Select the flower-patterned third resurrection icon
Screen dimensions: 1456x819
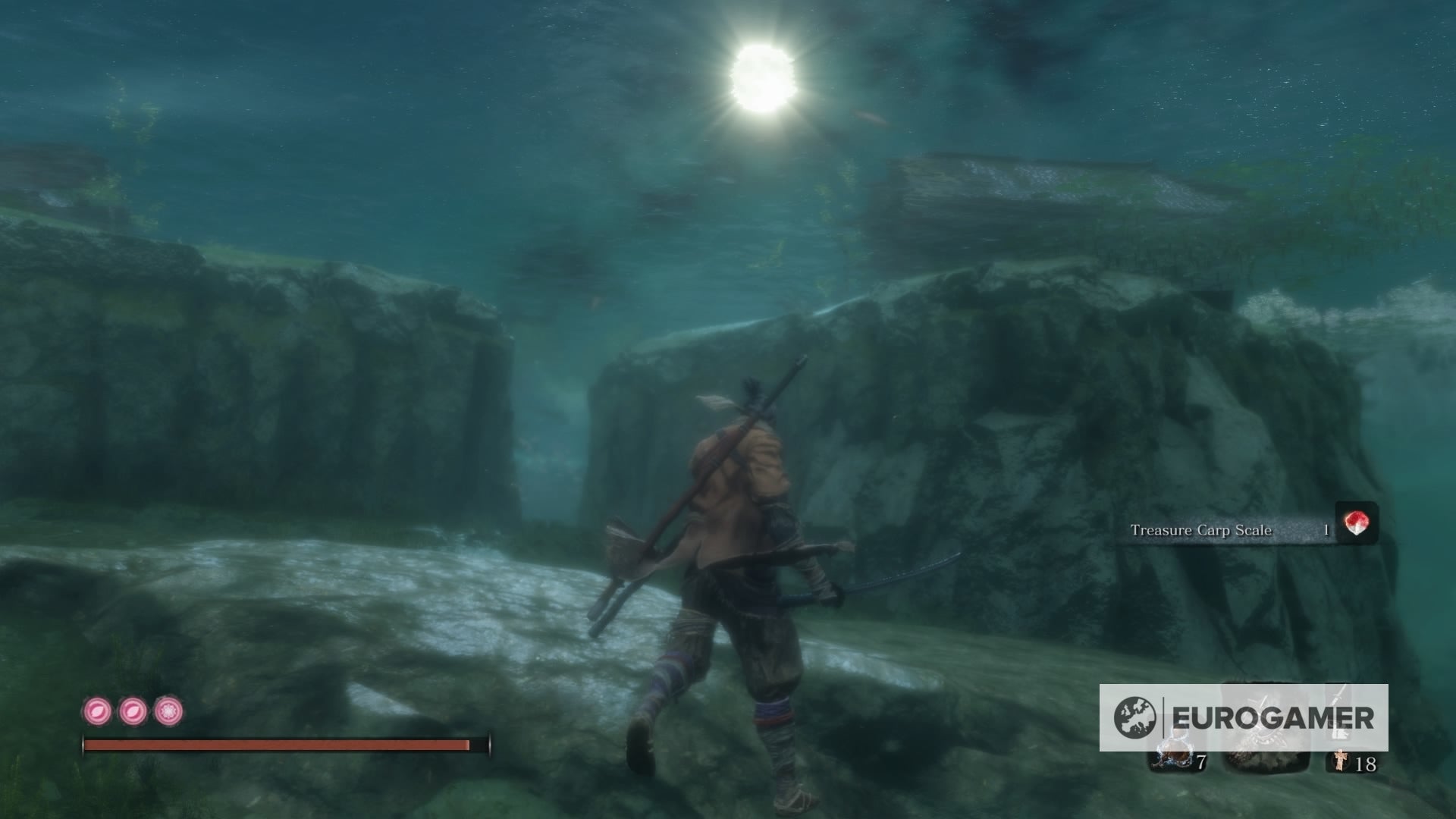pos(168,712)
